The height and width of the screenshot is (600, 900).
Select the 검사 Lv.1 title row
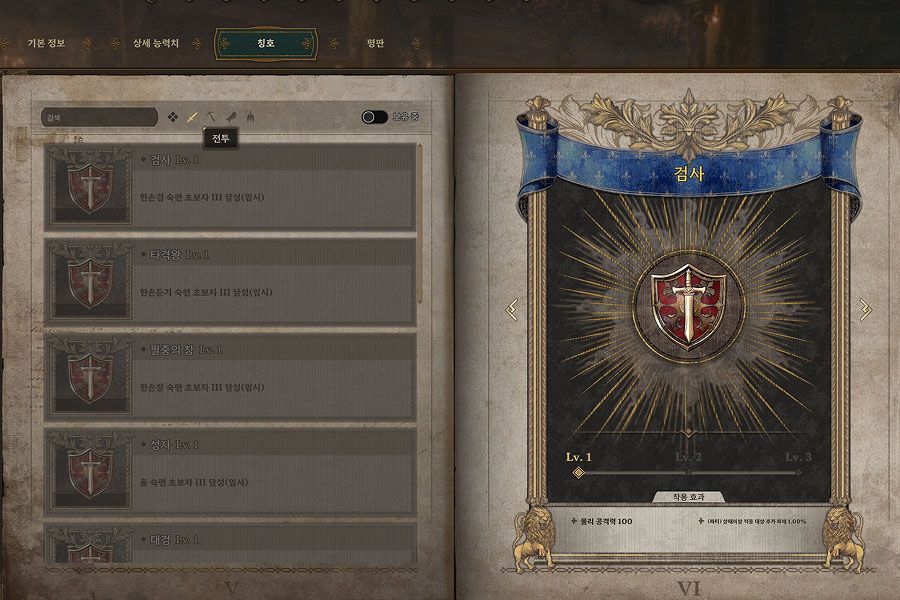point(230,185)
